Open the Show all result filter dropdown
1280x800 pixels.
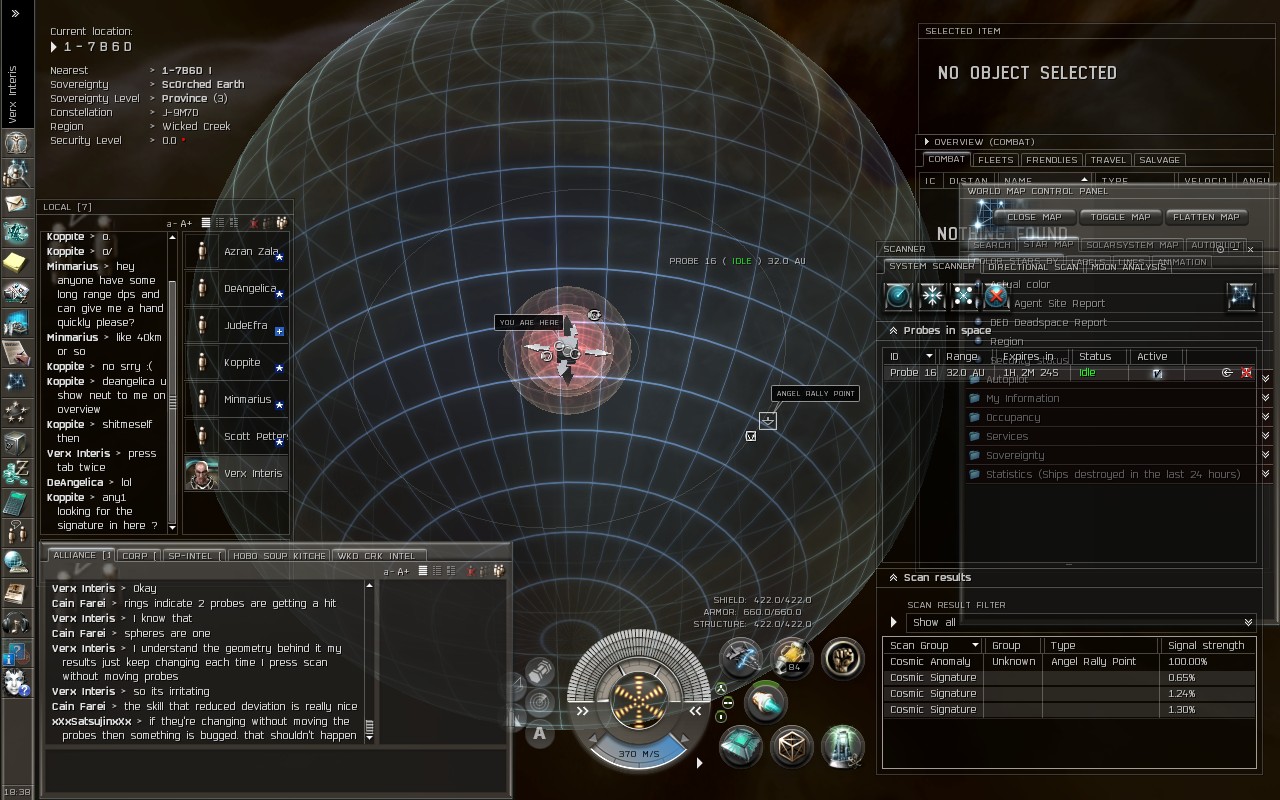[1080, 622]
